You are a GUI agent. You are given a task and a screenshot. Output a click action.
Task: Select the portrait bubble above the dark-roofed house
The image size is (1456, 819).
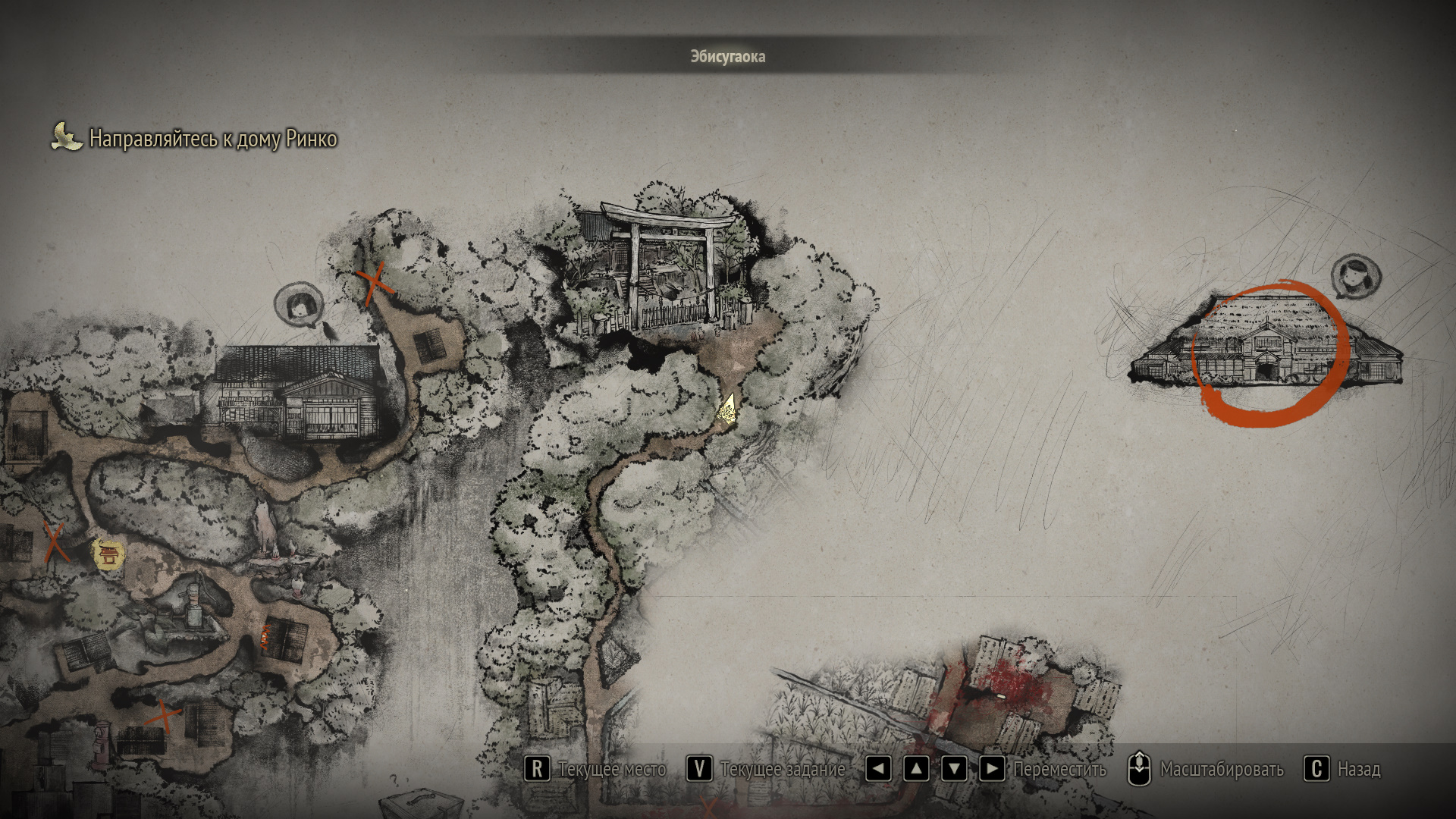pos(299,305)
